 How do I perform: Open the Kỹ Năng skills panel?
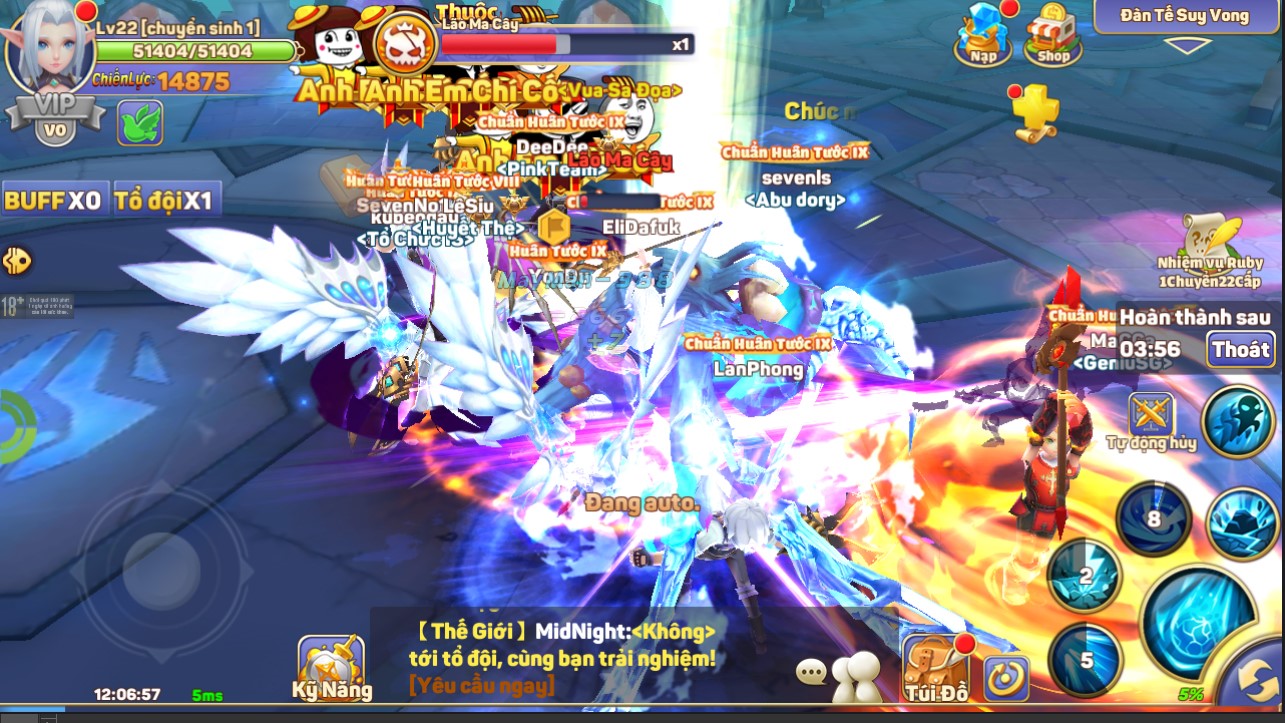(x=332, y=665)
